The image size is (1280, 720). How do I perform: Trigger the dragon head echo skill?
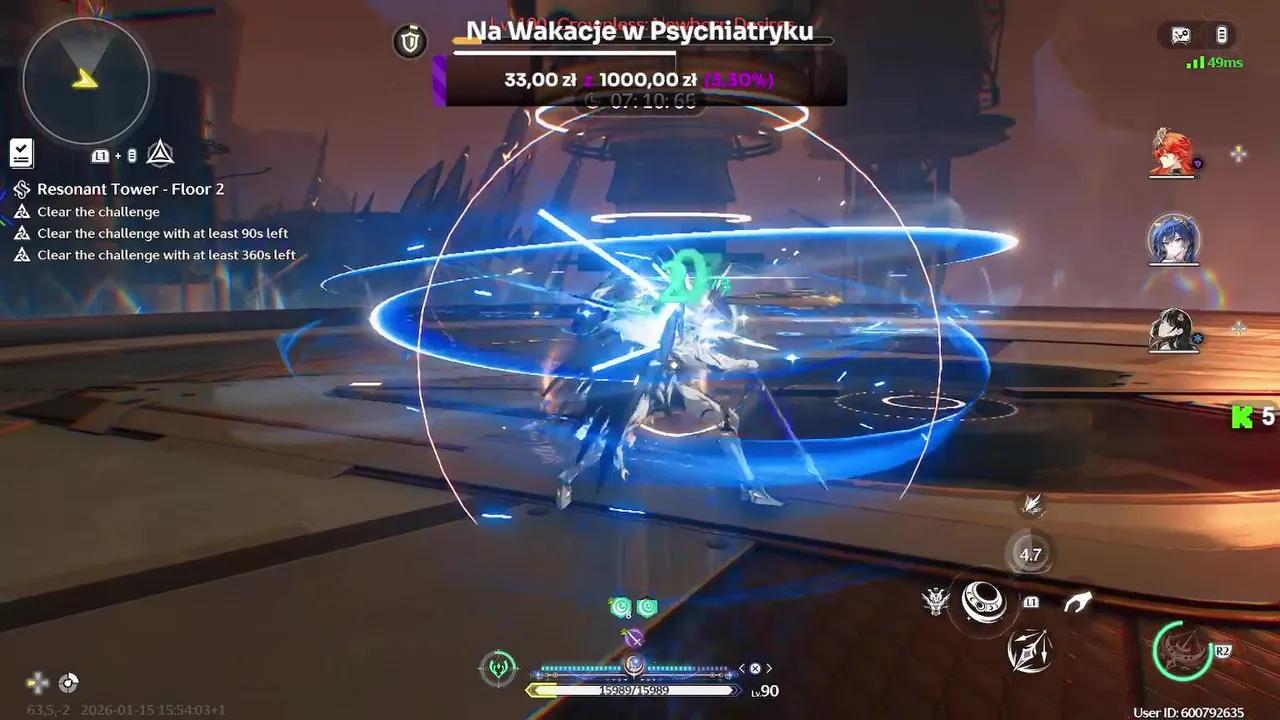(x=936, y=601)
